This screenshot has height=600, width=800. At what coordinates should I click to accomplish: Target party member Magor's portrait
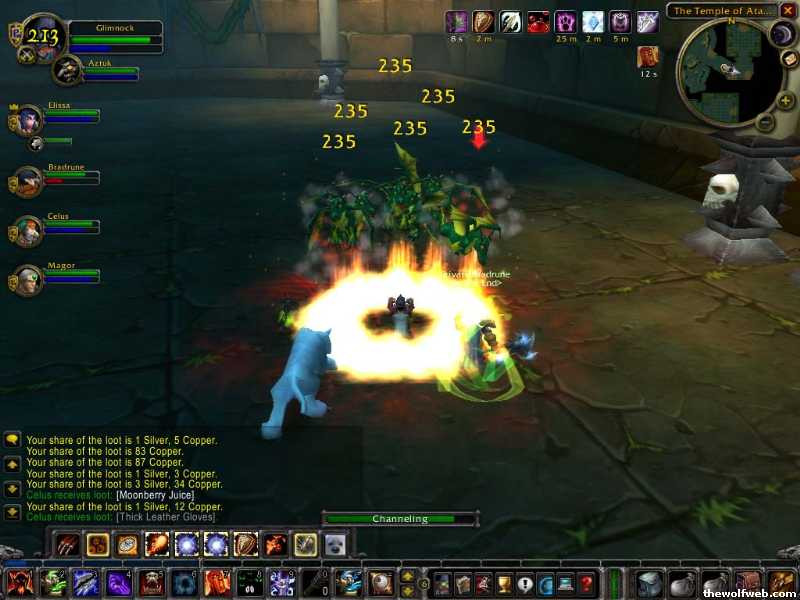tap(27, 279)
